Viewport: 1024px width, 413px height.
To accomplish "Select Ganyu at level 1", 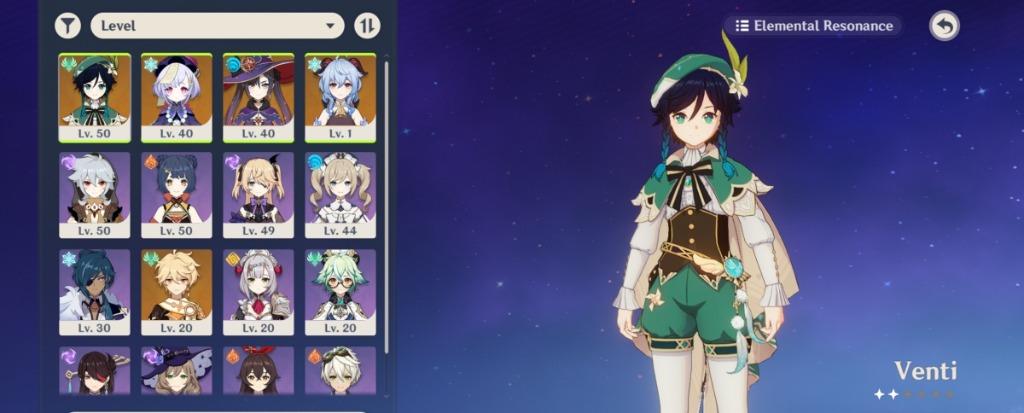I will [x=340, y=97].
